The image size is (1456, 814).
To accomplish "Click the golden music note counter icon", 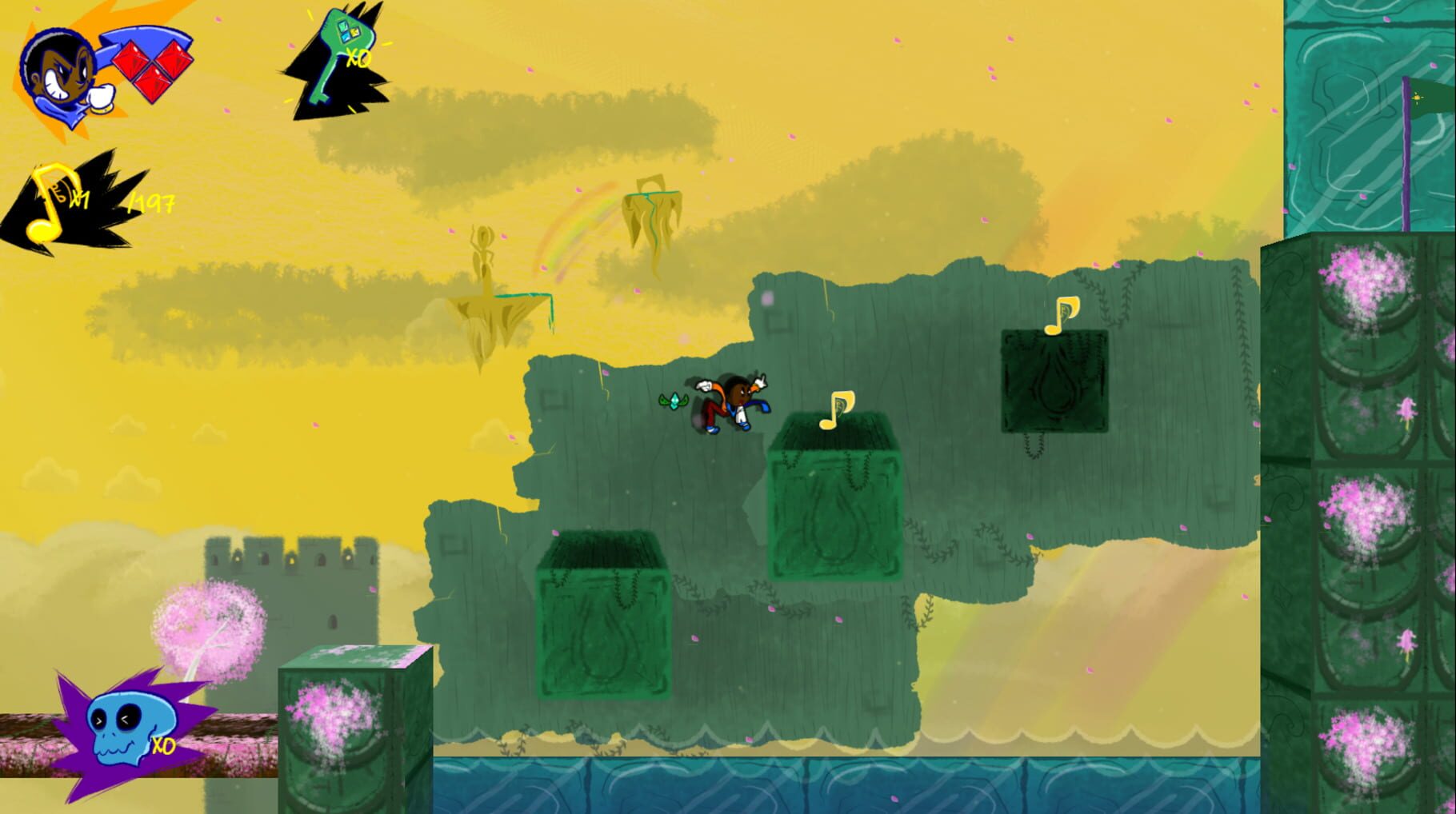I will pyautogui.click(x=50, y=198).
